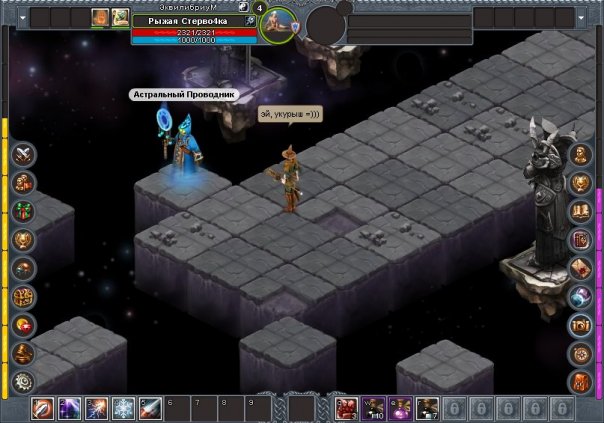The image size is (604, 423).
Task: Click the round pet portrait at top
Action: point(278,26)
